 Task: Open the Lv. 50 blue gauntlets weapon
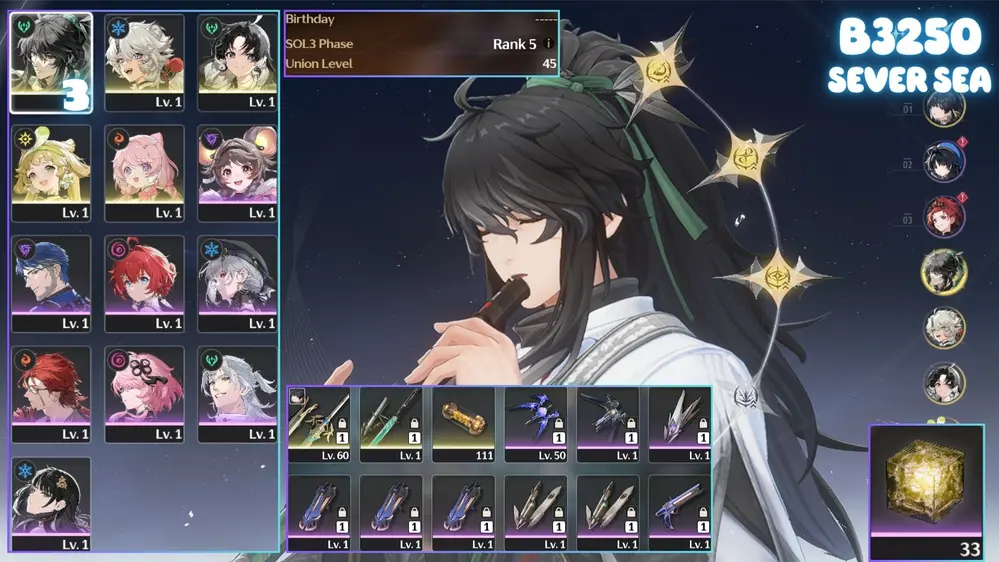[536, 424]
